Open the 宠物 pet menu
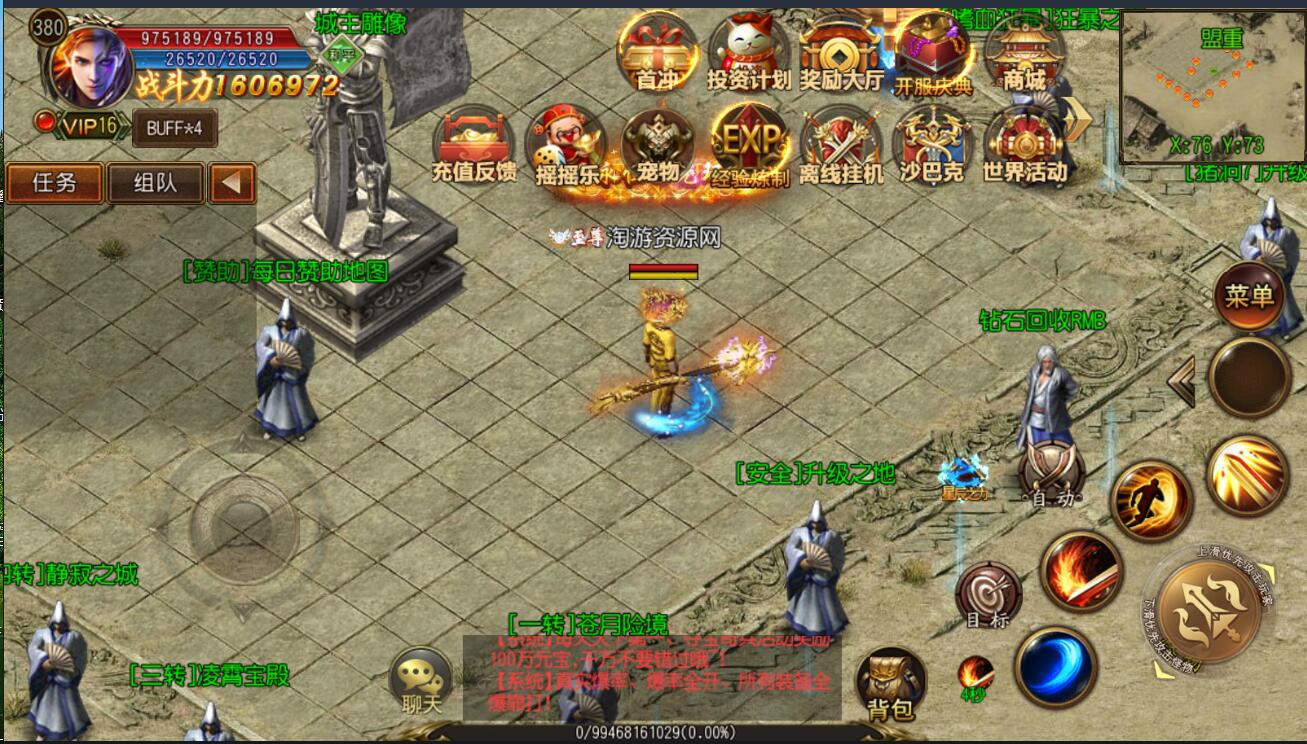1307x744 pixels. (x=657, y=146)
